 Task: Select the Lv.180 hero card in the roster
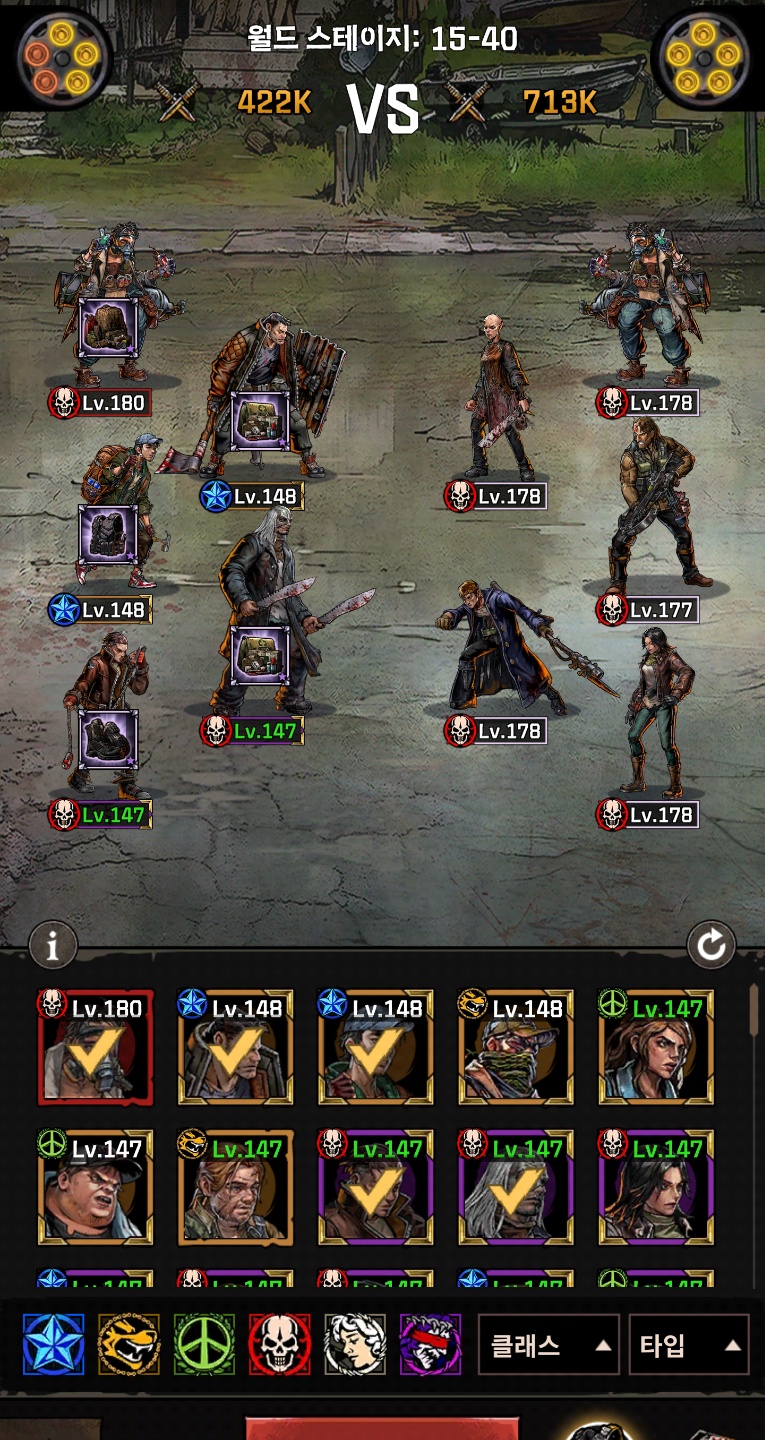pyautogui.click(x=96, y=1047)
